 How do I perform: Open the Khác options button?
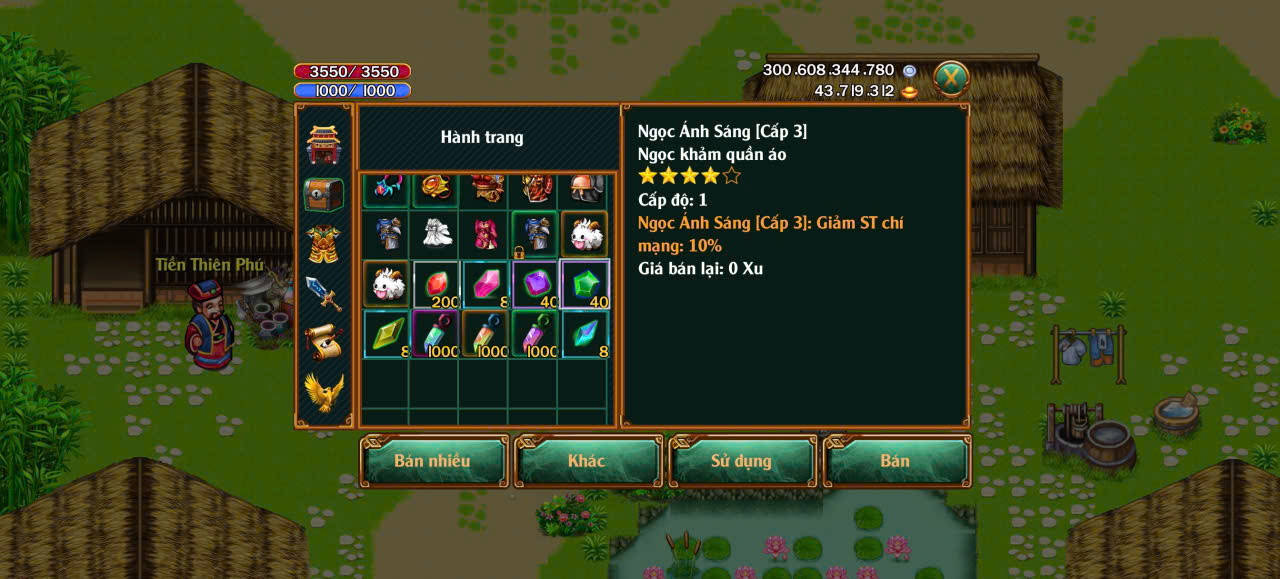[587, 461]
